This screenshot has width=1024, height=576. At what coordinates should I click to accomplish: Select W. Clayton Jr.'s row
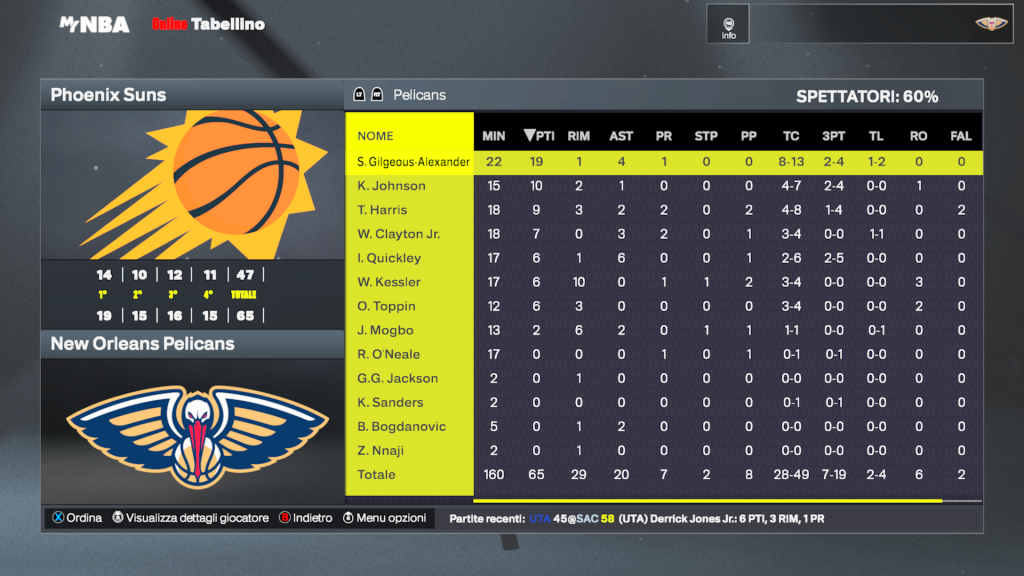[x=398, y=234]
